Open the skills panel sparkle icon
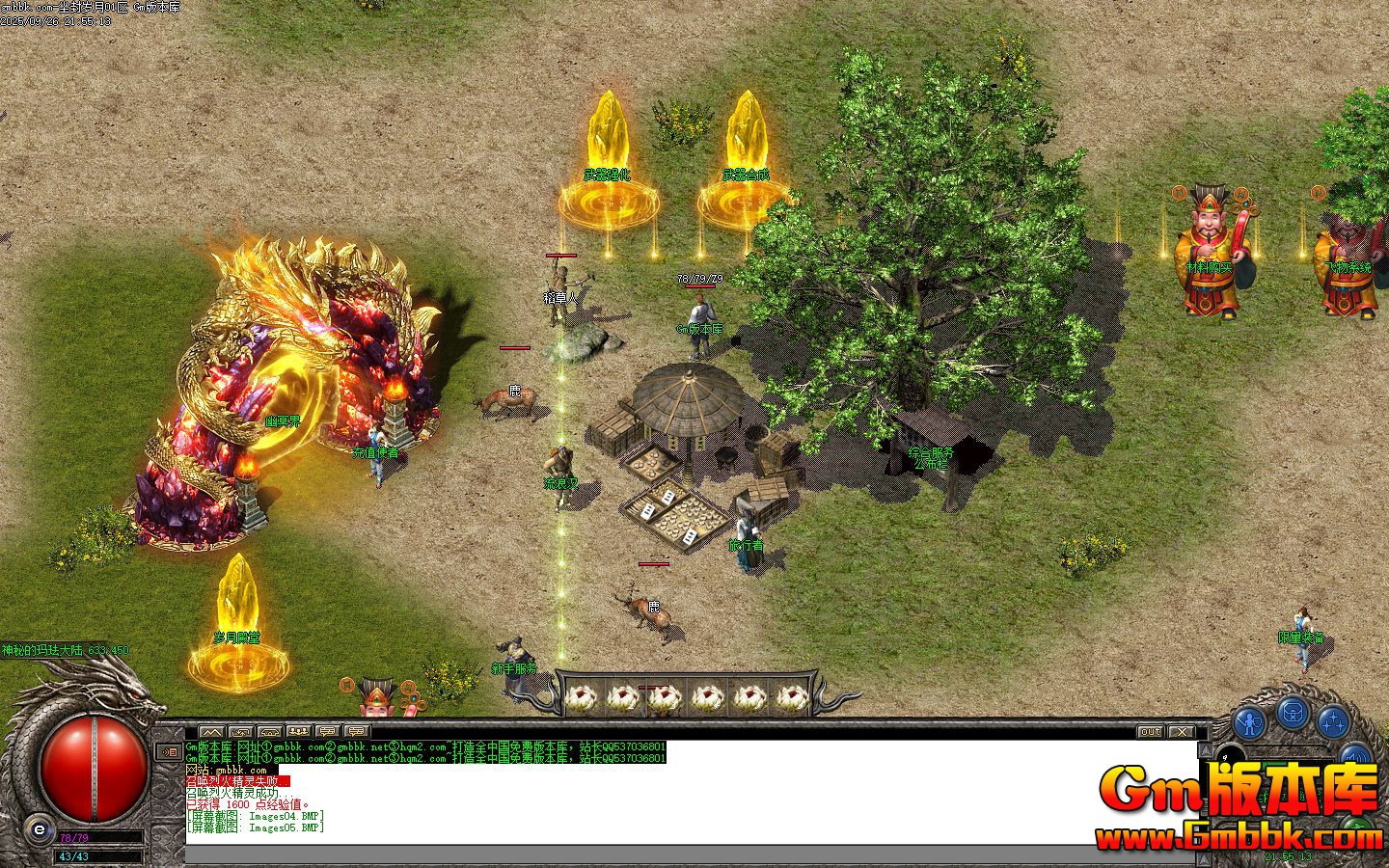Image resolution: width=1389 pixels, height=868 pixels. [x=1333, y=723]
